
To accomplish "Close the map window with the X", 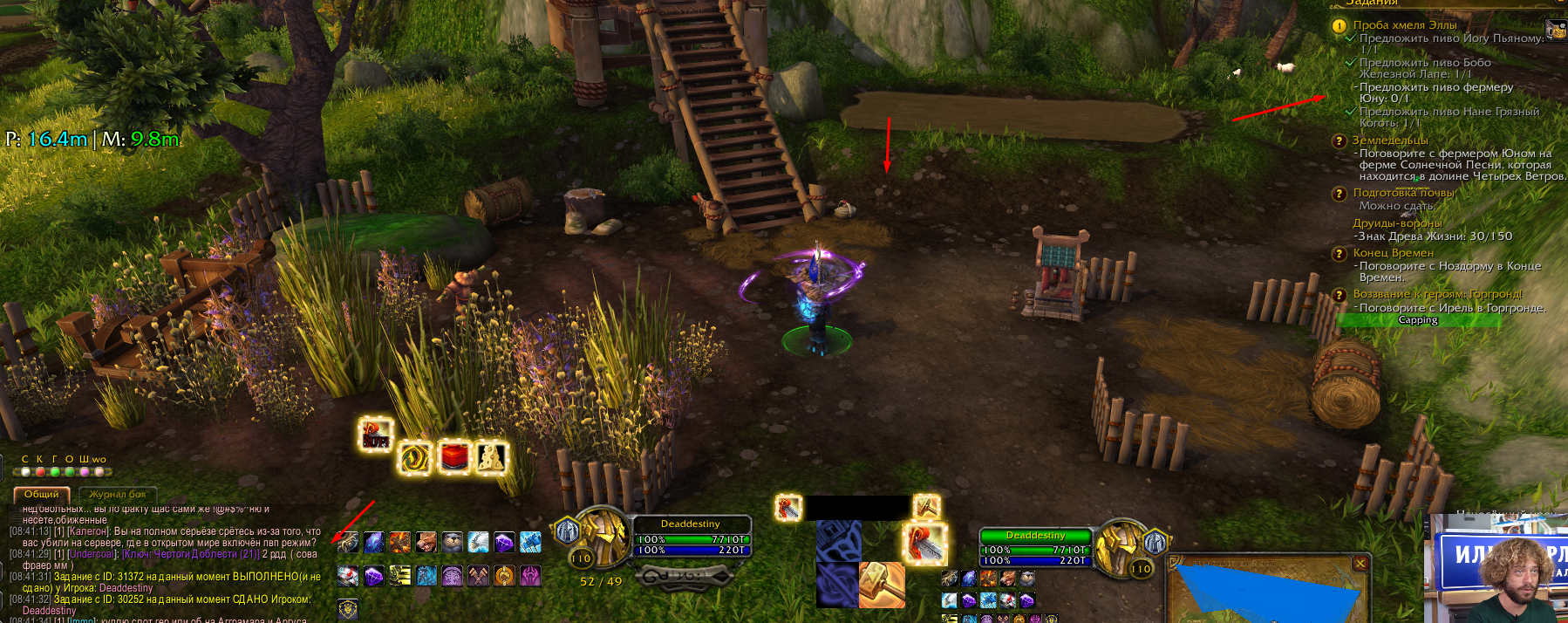I will 1360,564.
